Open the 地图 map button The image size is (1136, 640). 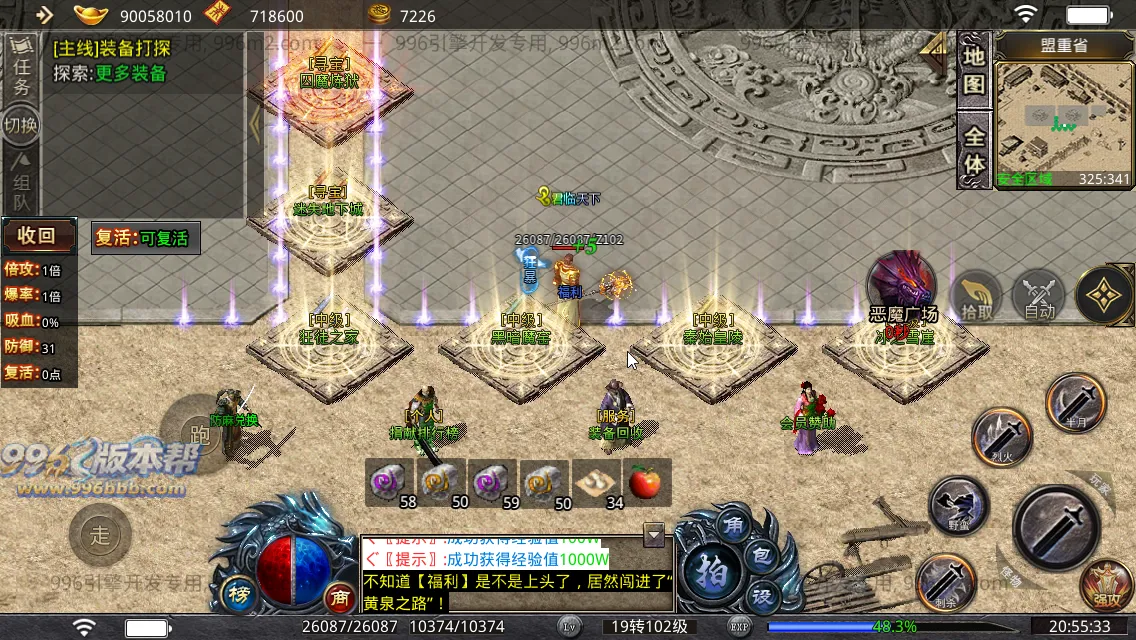974,68
